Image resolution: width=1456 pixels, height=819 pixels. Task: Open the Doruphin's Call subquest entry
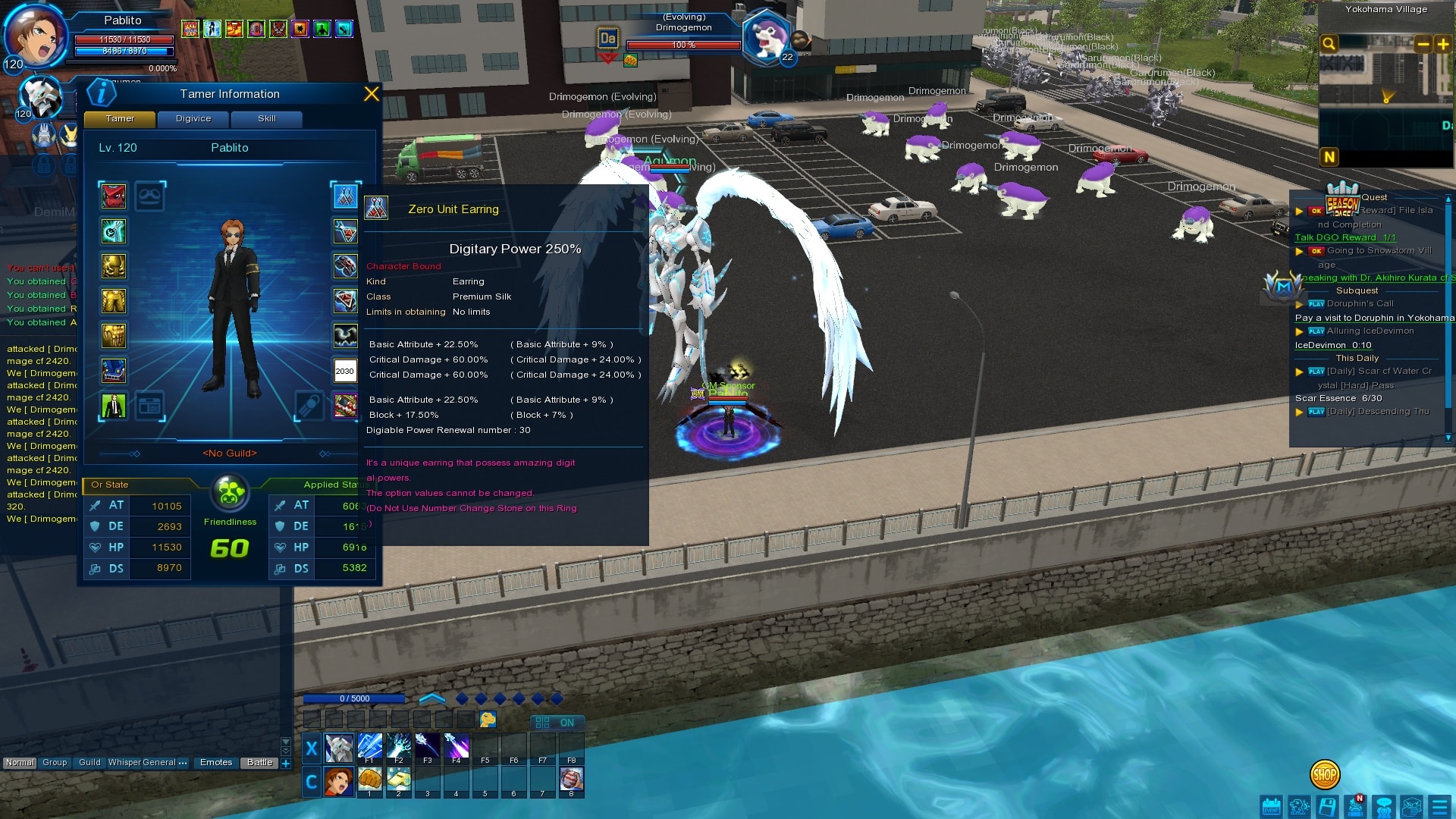1360,303
